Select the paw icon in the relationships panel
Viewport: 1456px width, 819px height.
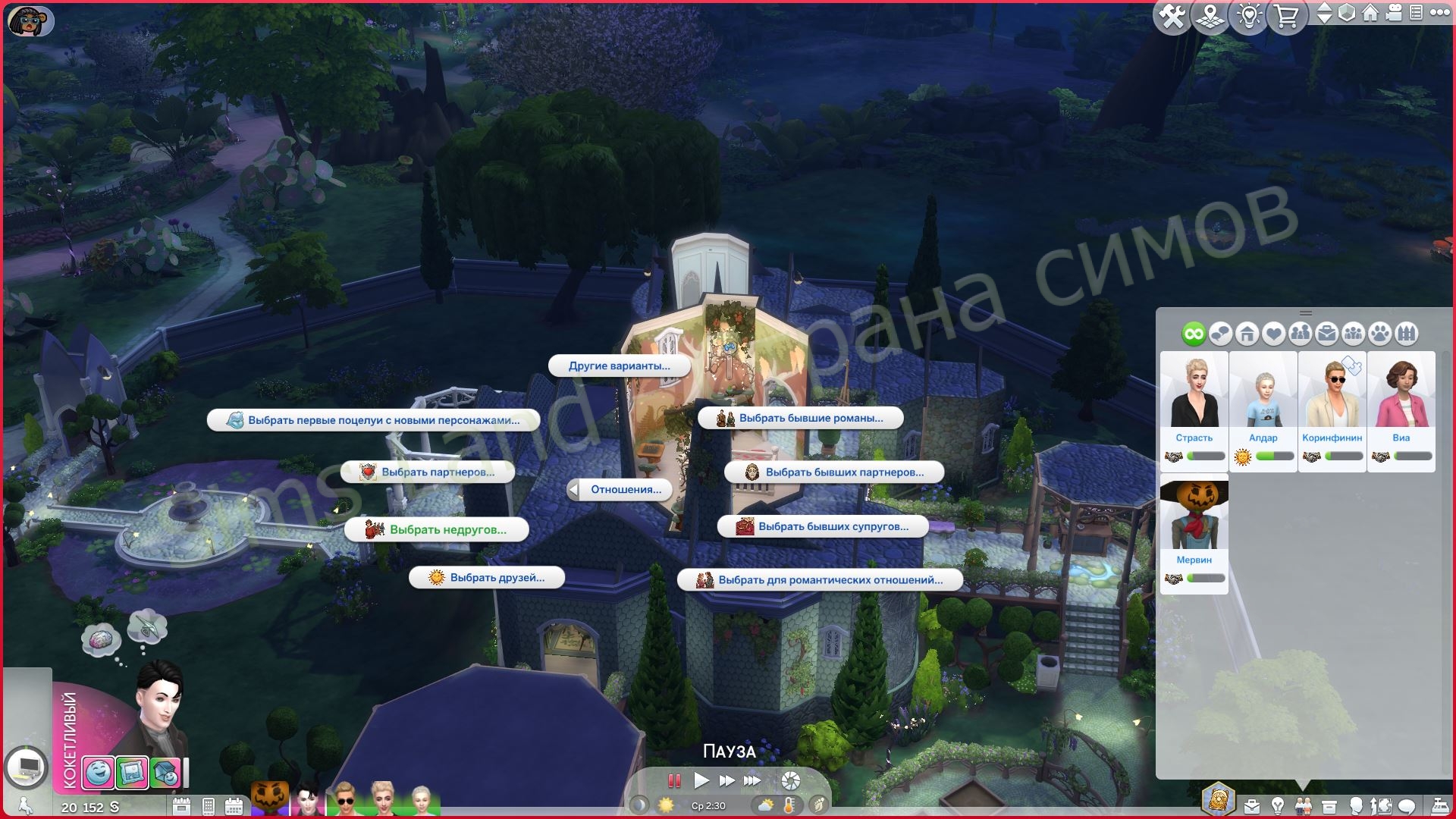(1379, 334)
